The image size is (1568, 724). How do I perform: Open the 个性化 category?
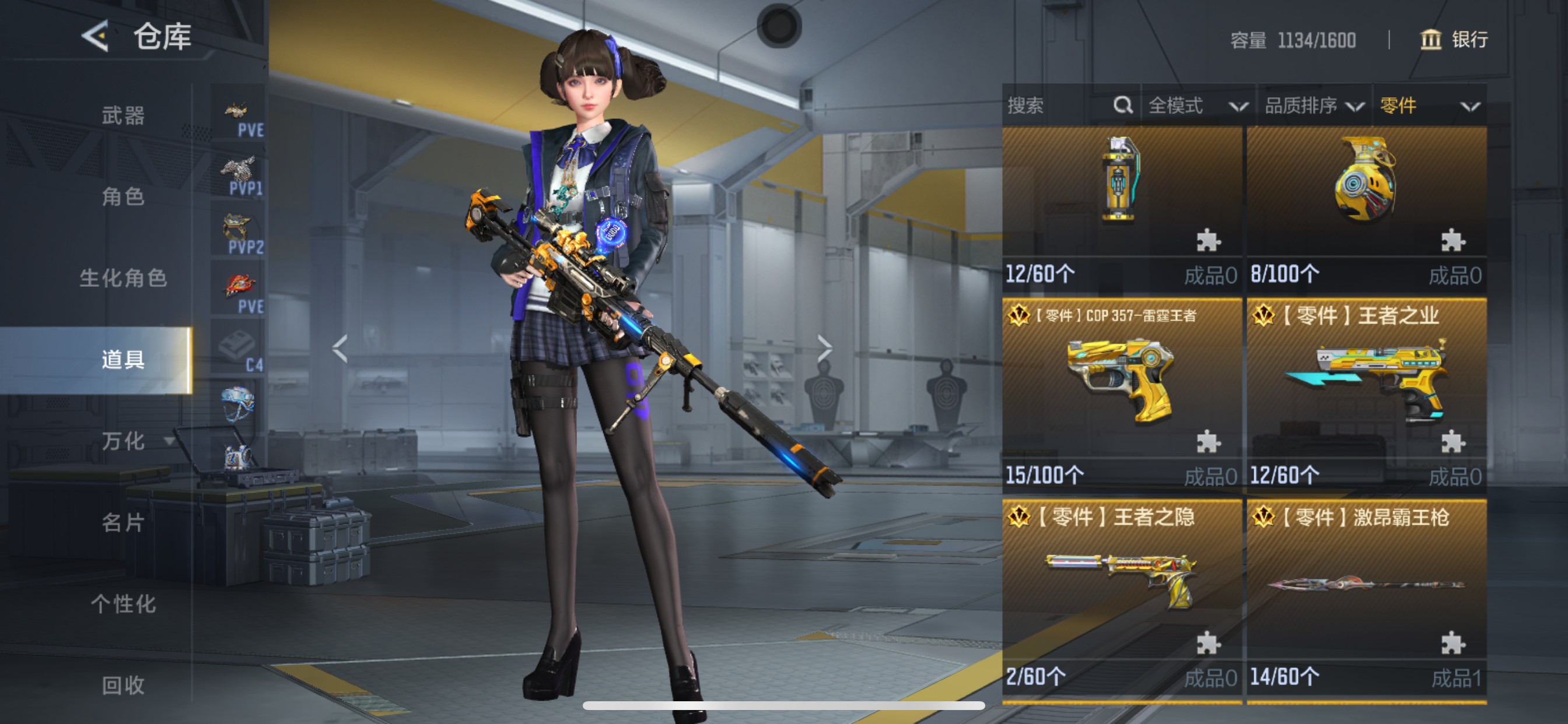pos(123,603)
